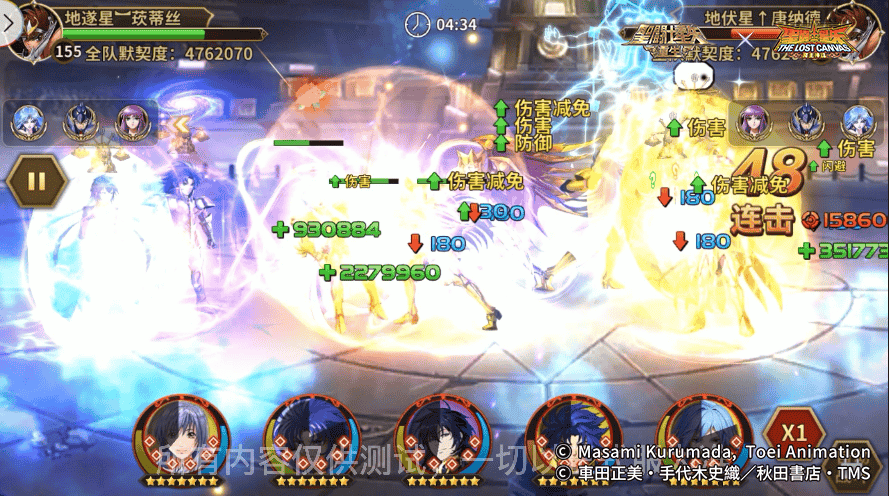Toggle the X1 battle speed button
The width and height of the screenshot is (889, 496).
pos(795,434)
